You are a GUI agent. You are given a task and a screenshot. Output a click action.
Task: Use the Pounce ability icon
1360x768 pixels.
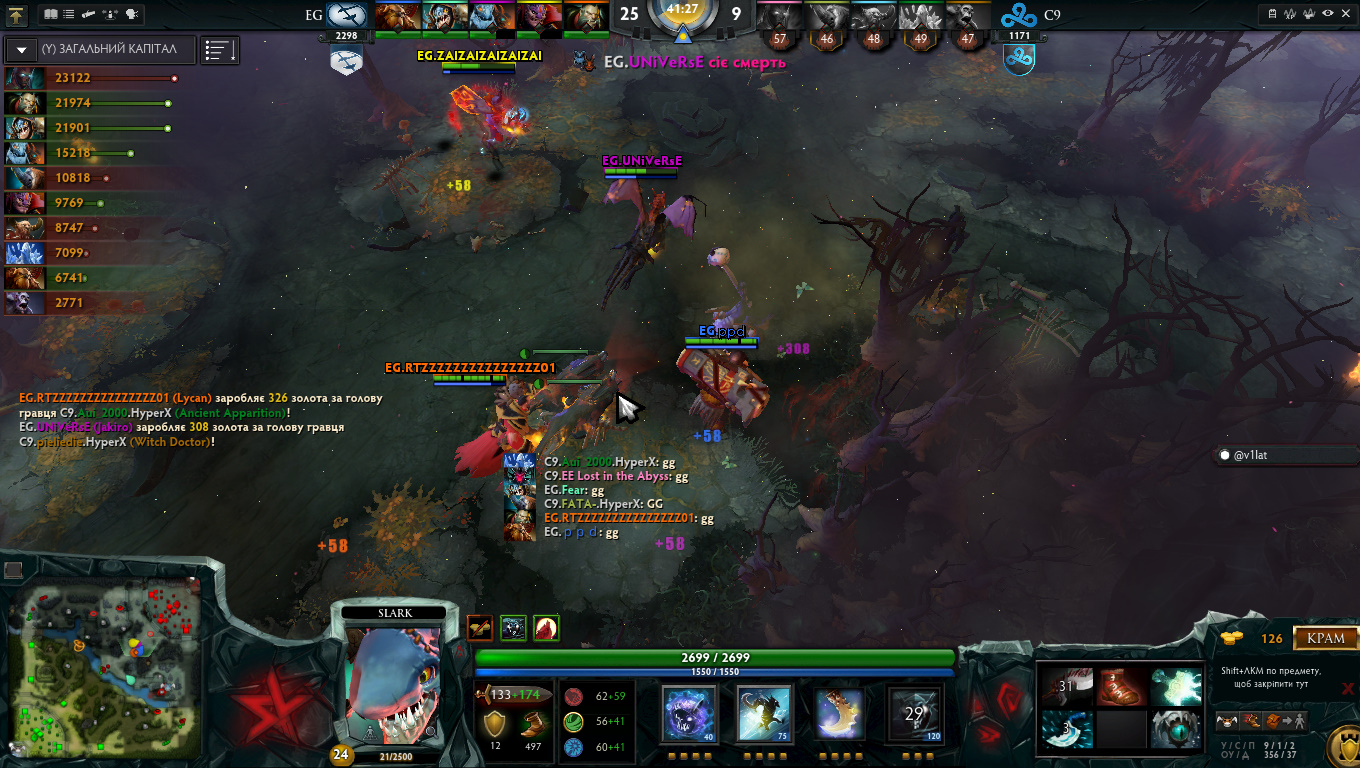pos(765,714)
